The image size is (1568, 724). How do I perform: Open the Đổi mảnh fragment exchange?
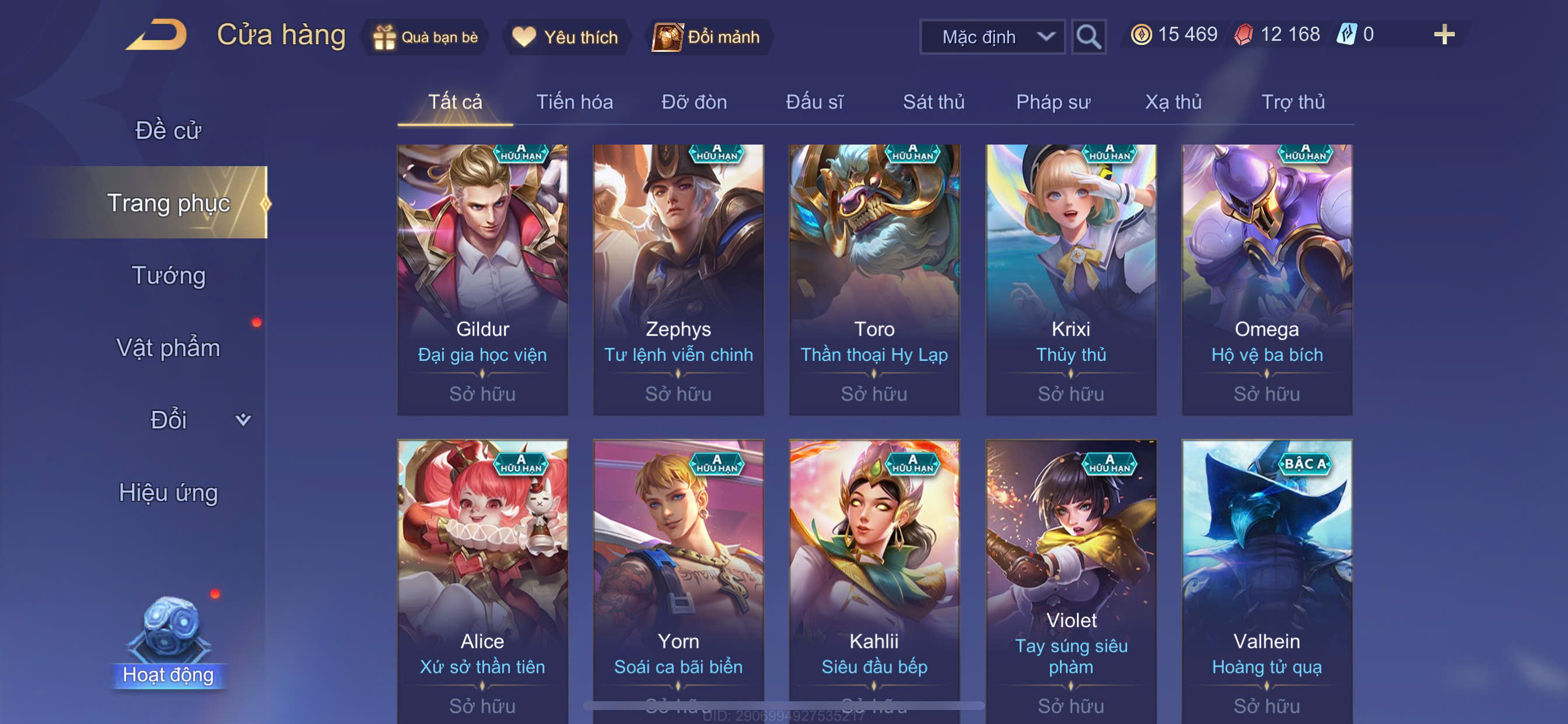pyautogui.click(x=706, y=37)
